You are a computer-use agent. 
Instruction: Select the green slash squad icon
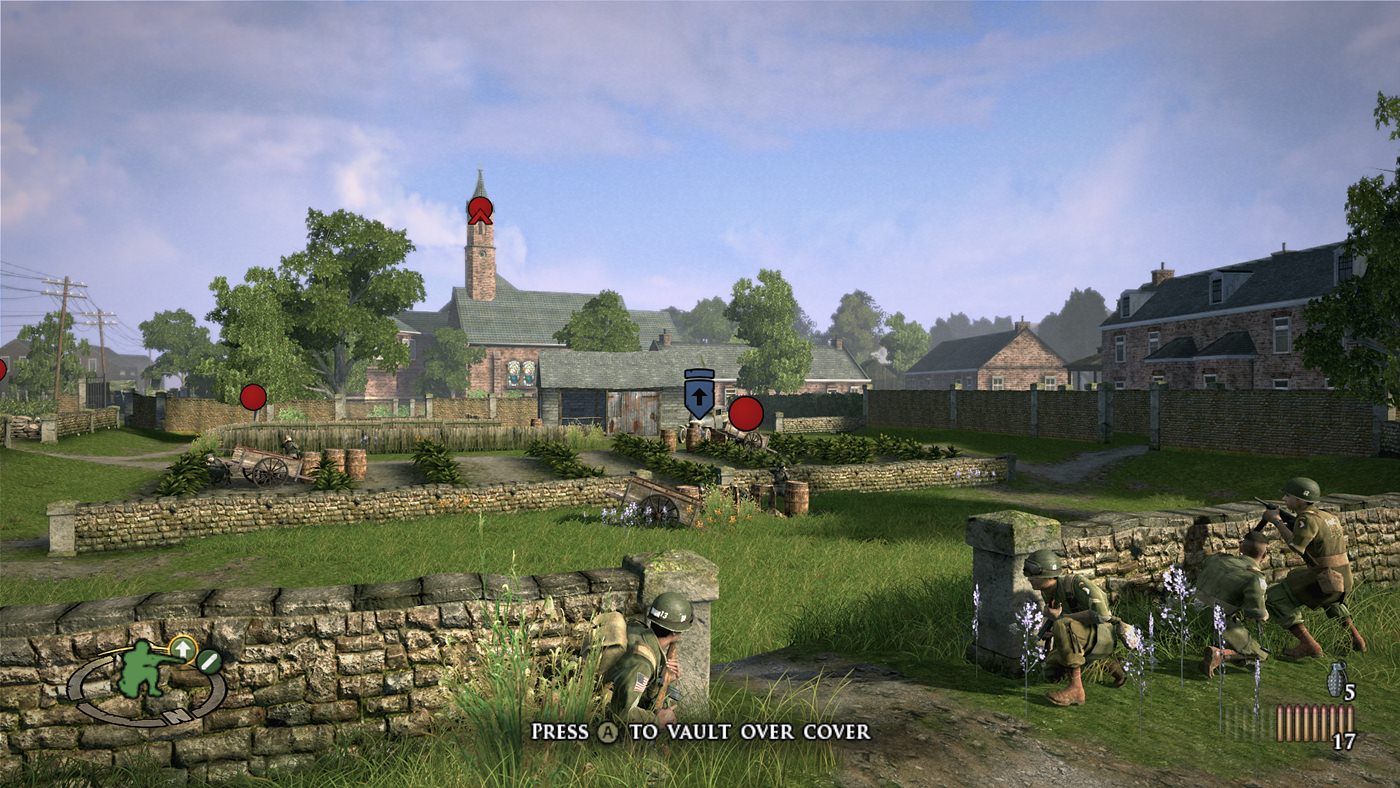[208, 661]
